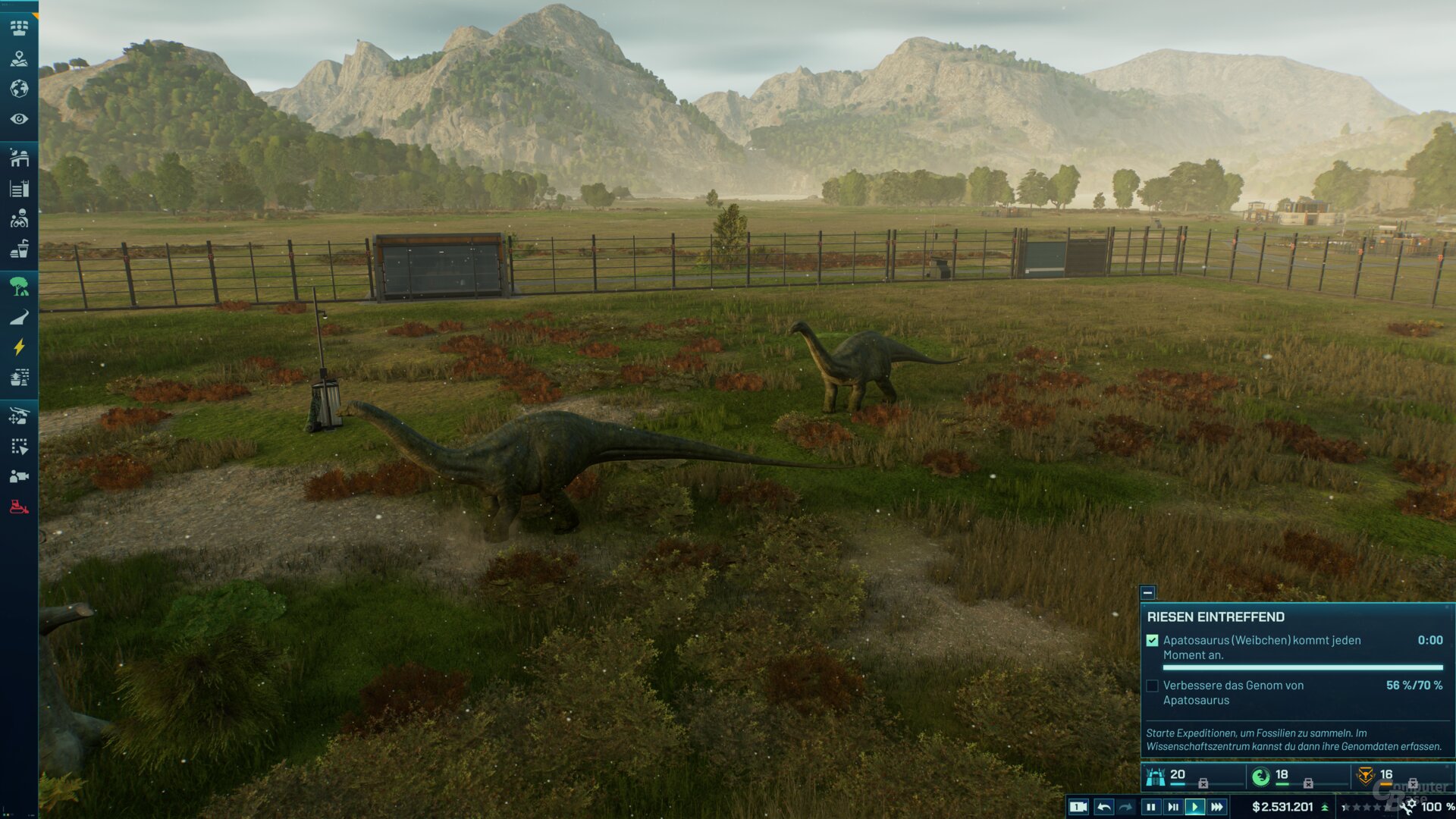This screenshot has width=1456, height=819.
Task: Set normal play speed
Action: pos(1195,807)
